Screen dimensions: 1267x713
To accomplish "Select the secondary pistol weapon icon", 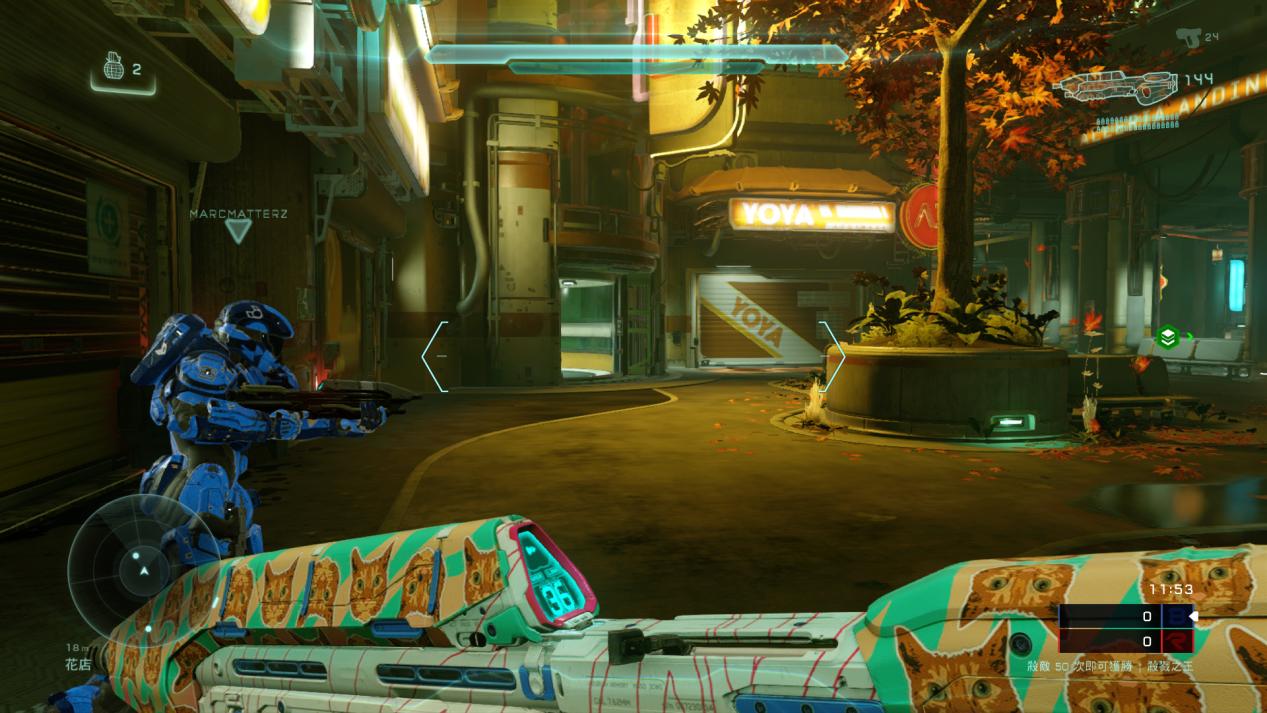I will coord(1187,37).
